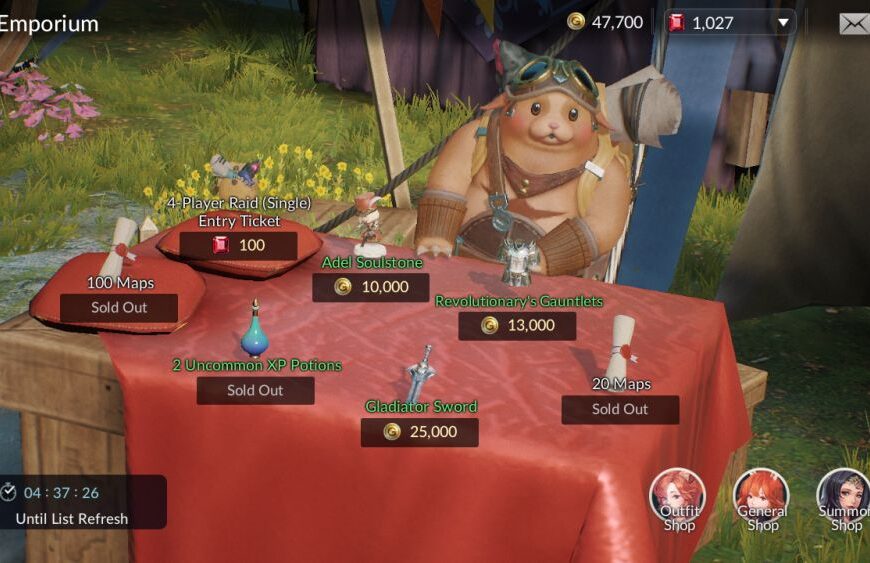Select the sold out 100 Maps item
Screen dimensions: 870x563
tap(119, 307)
